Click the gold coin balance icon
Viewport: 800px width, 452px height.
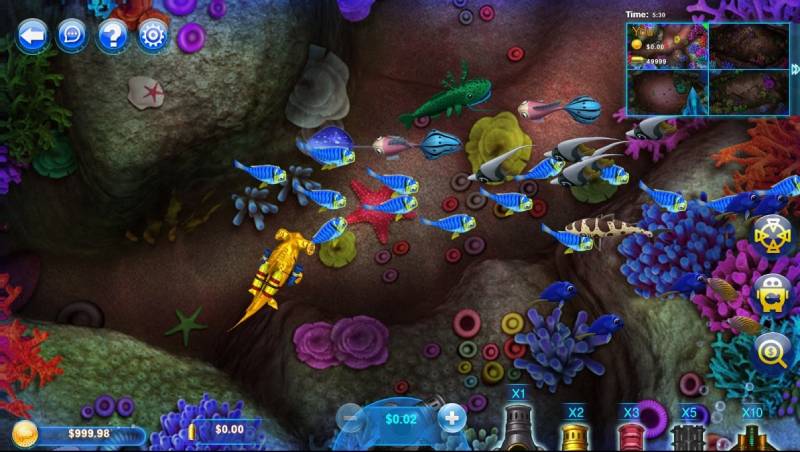pyautogui.click(x=26, y=434)
